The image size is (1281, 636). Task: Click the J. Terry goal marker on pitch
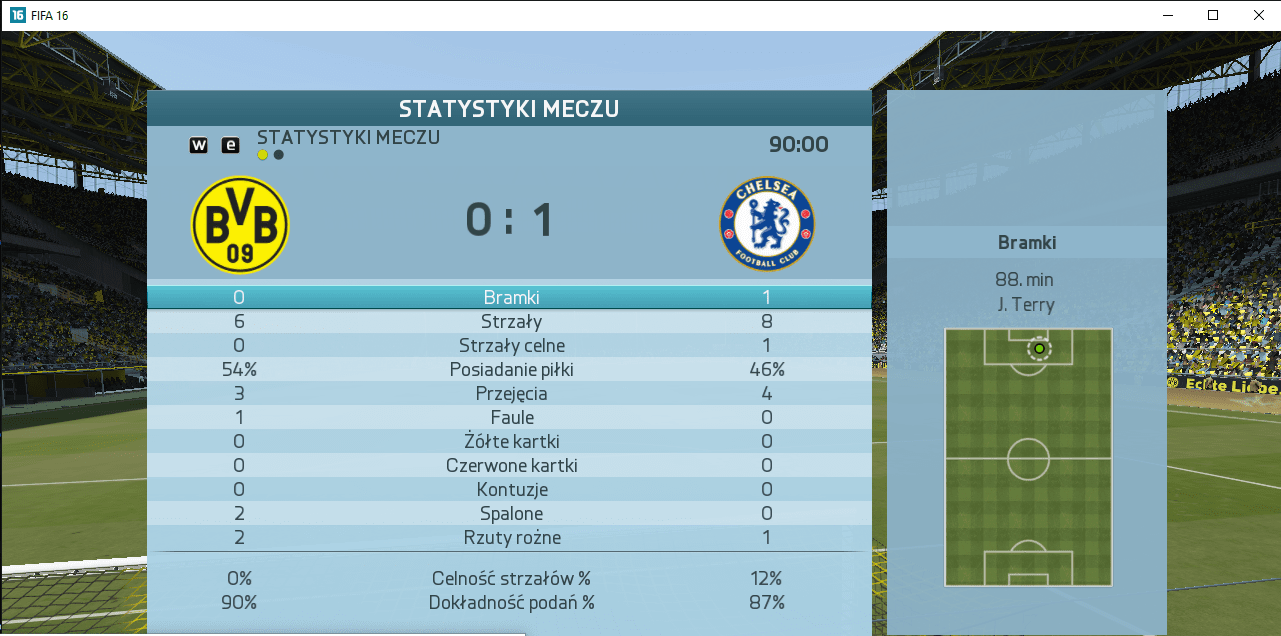point(1039,348)
